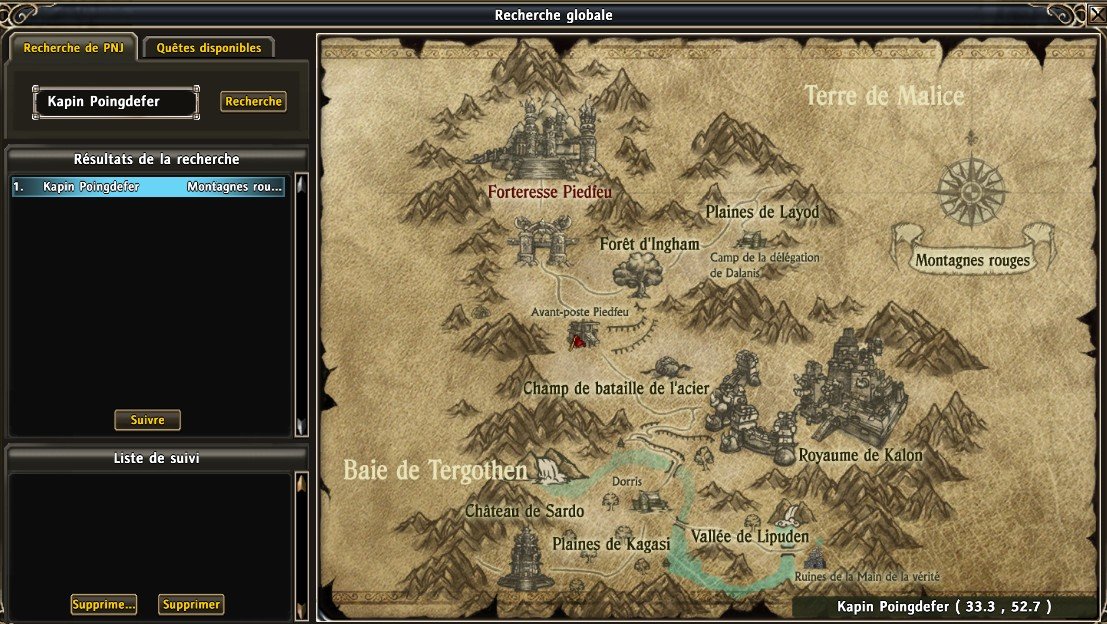Close the Recherche globale window
The image size is (1107, 624).
coord(1095,15)
